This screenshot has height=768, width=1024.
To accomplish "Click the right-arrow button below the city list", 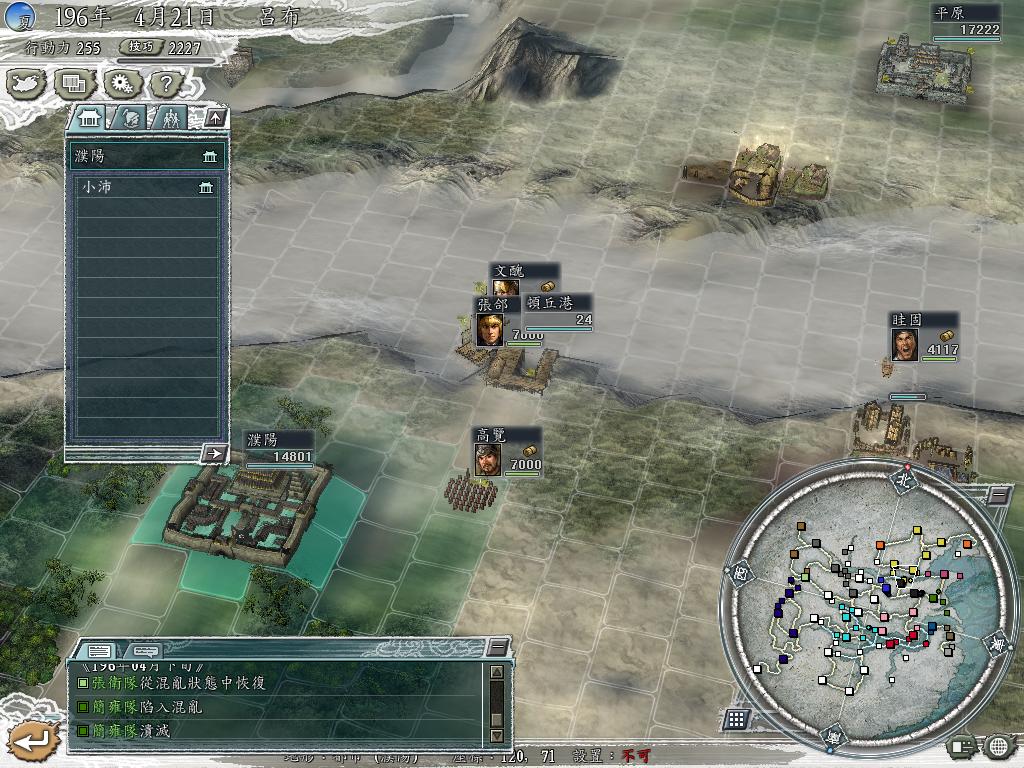I will 214,453.
